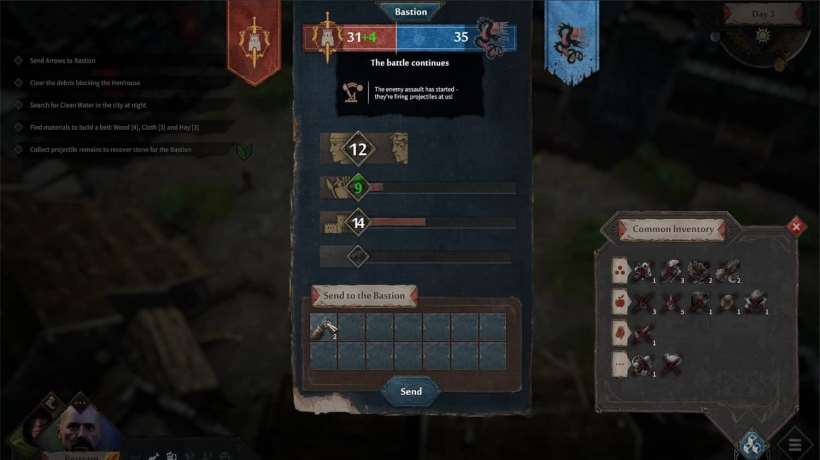820x460 pixels.
Task: Send the items to the Bastion
Action: point(410,391)
